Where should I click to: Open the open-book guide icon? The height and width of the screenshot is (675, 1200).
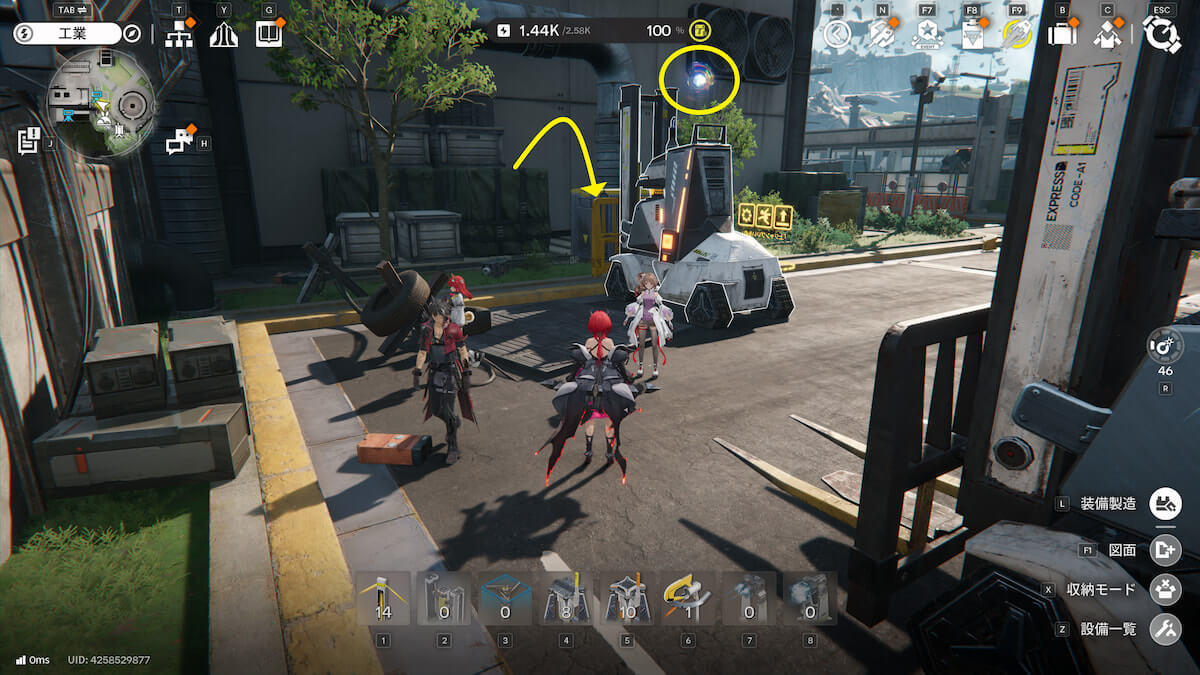point(268,35)
